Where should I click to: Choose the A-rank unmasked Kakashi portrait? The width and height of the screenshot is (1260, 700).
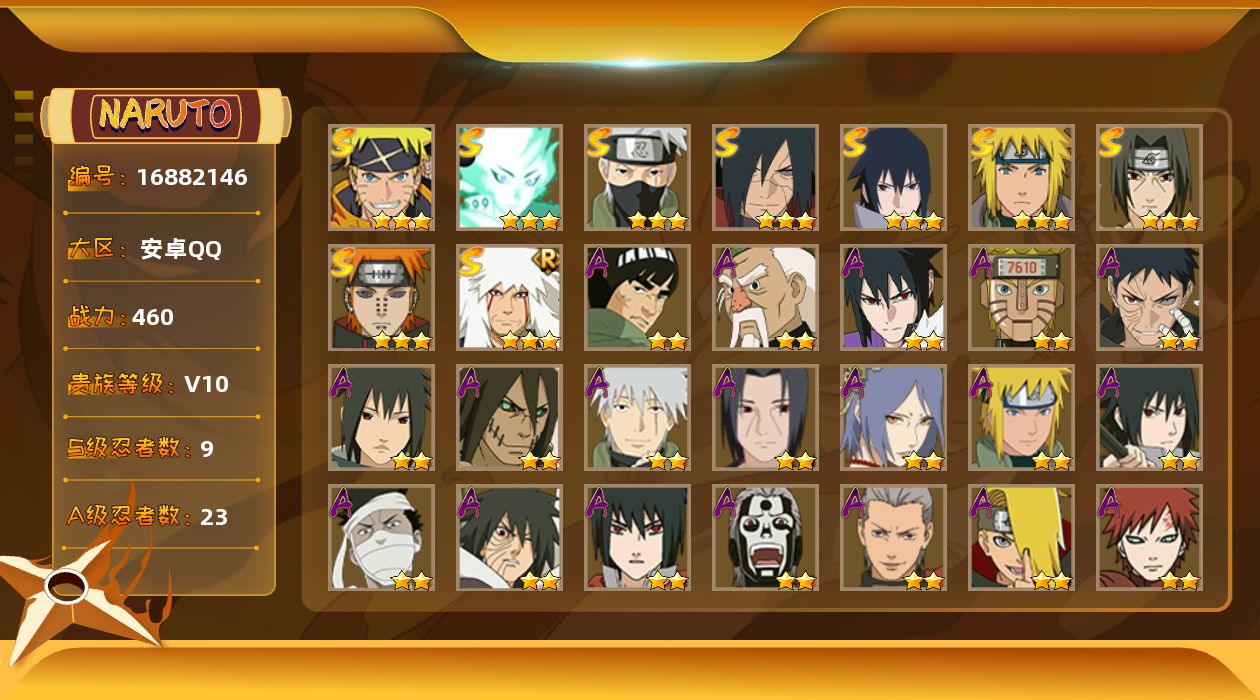tap(637, 417)
